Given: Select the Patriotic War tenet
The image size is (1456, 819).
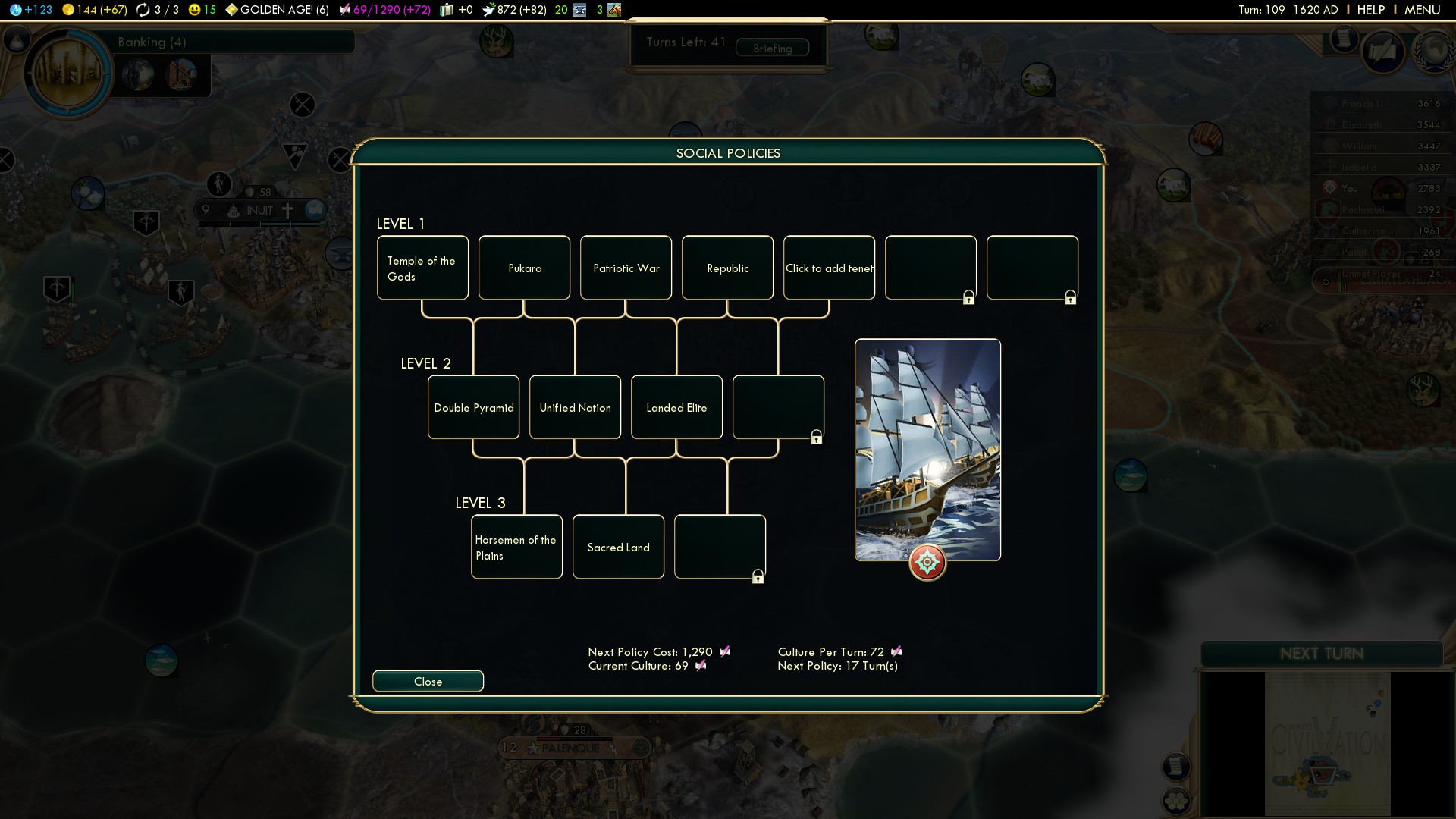Looking at the screenshot, I should tap(626, 268).
